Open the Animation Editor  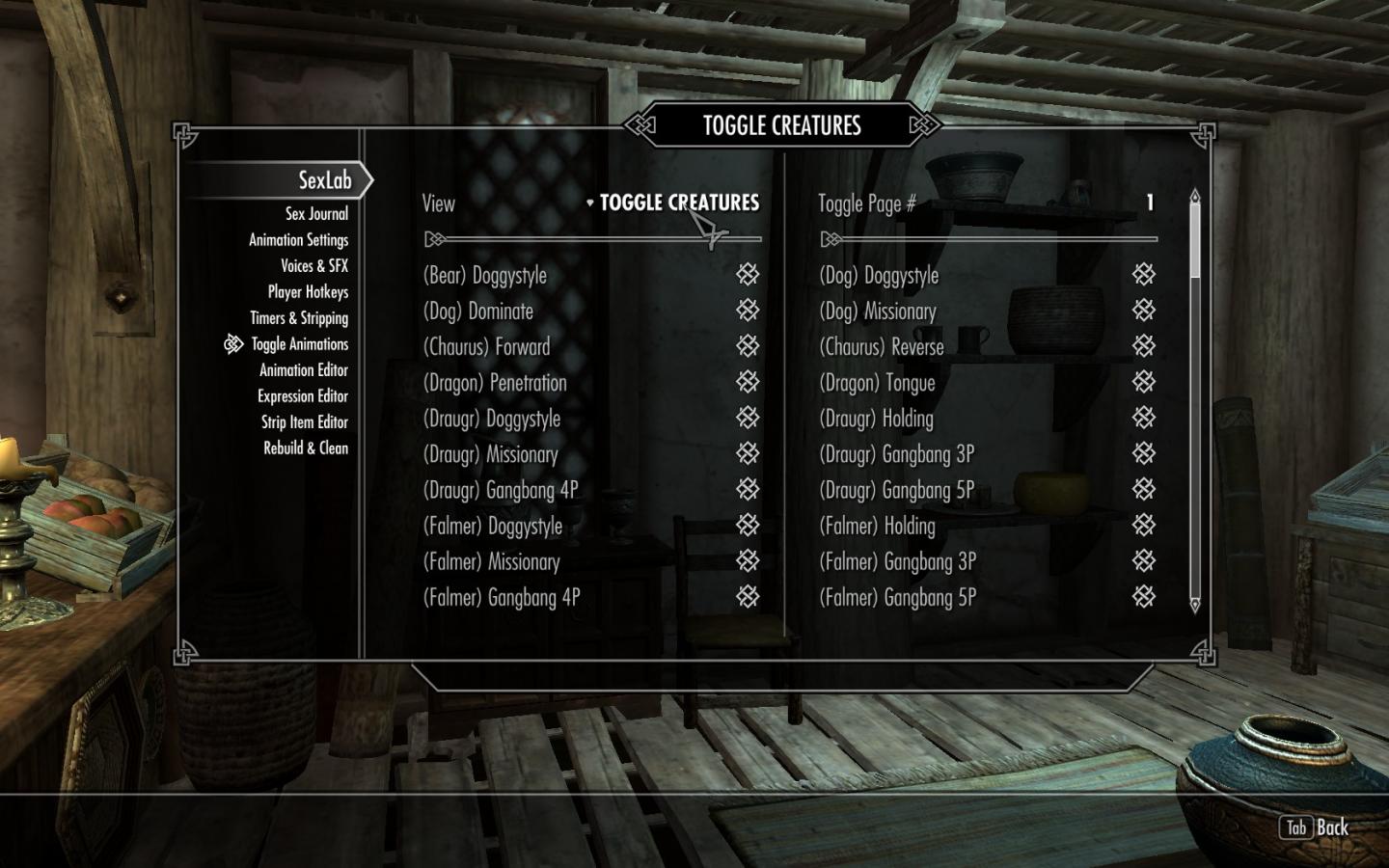point(303,370)
